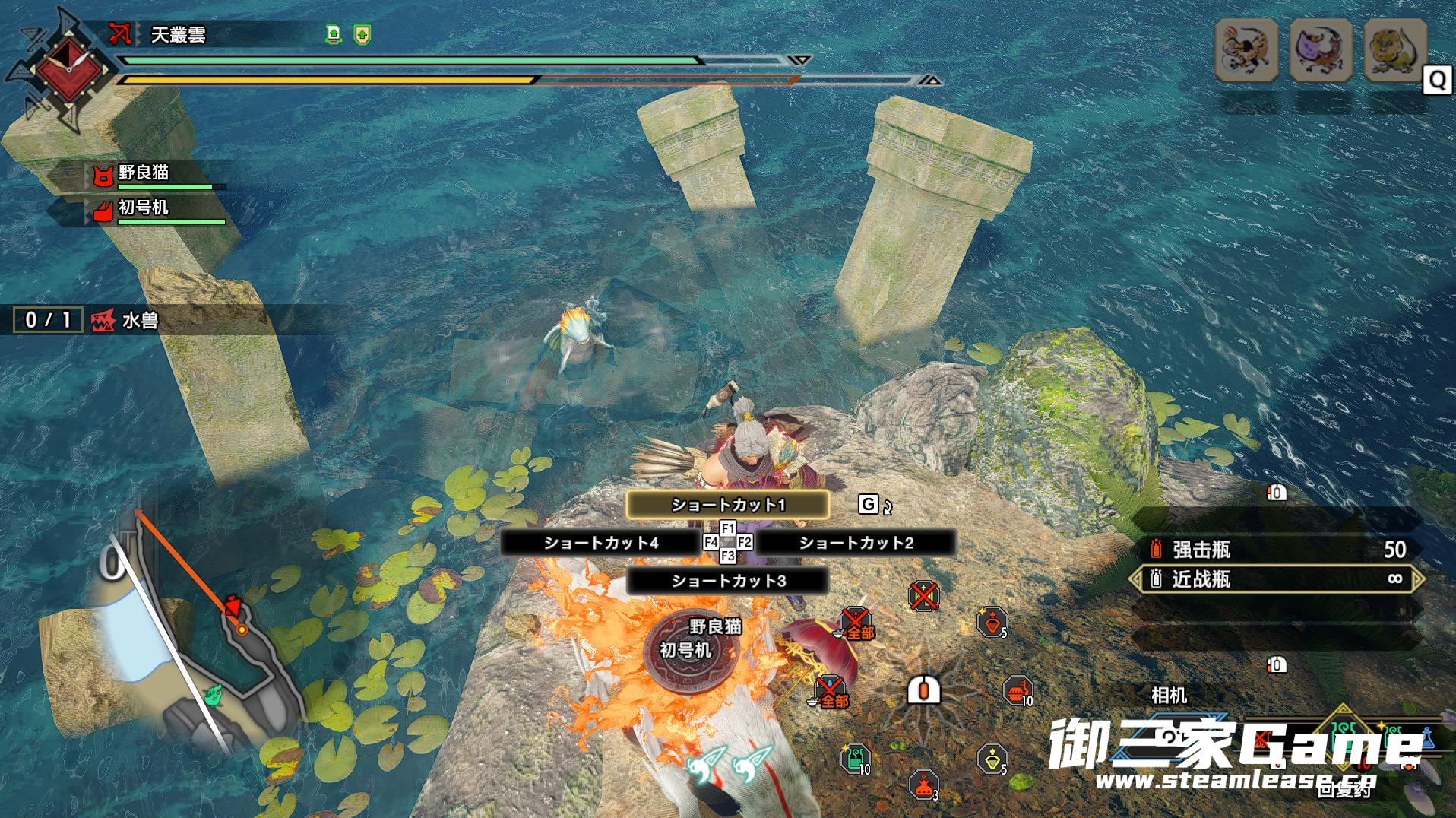
Task: Switch to the 近战瓶 coating
Action: tap(1277, 579)
